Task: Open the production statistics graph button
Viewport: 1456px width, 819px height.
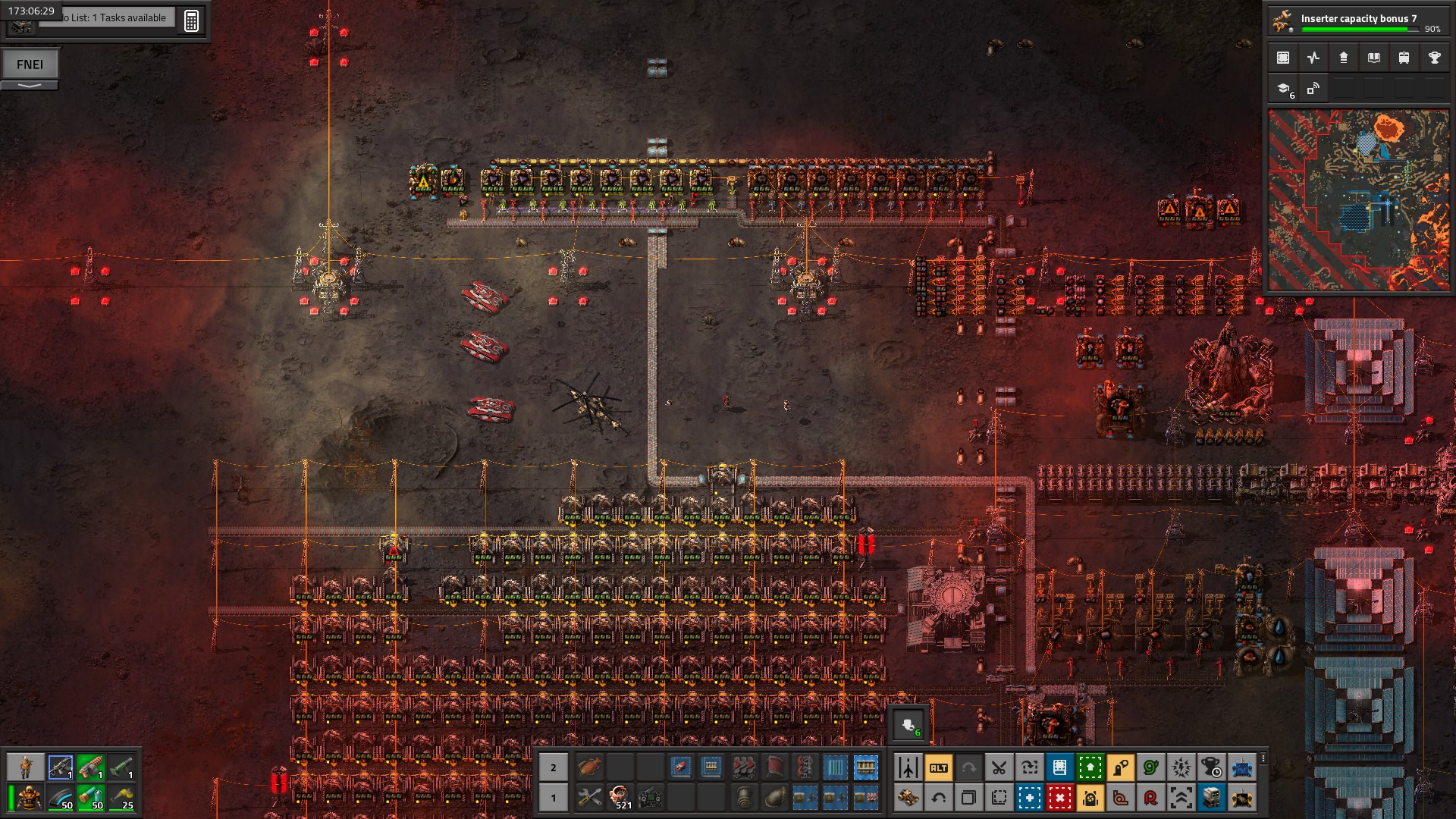Action: [1313, 58]
